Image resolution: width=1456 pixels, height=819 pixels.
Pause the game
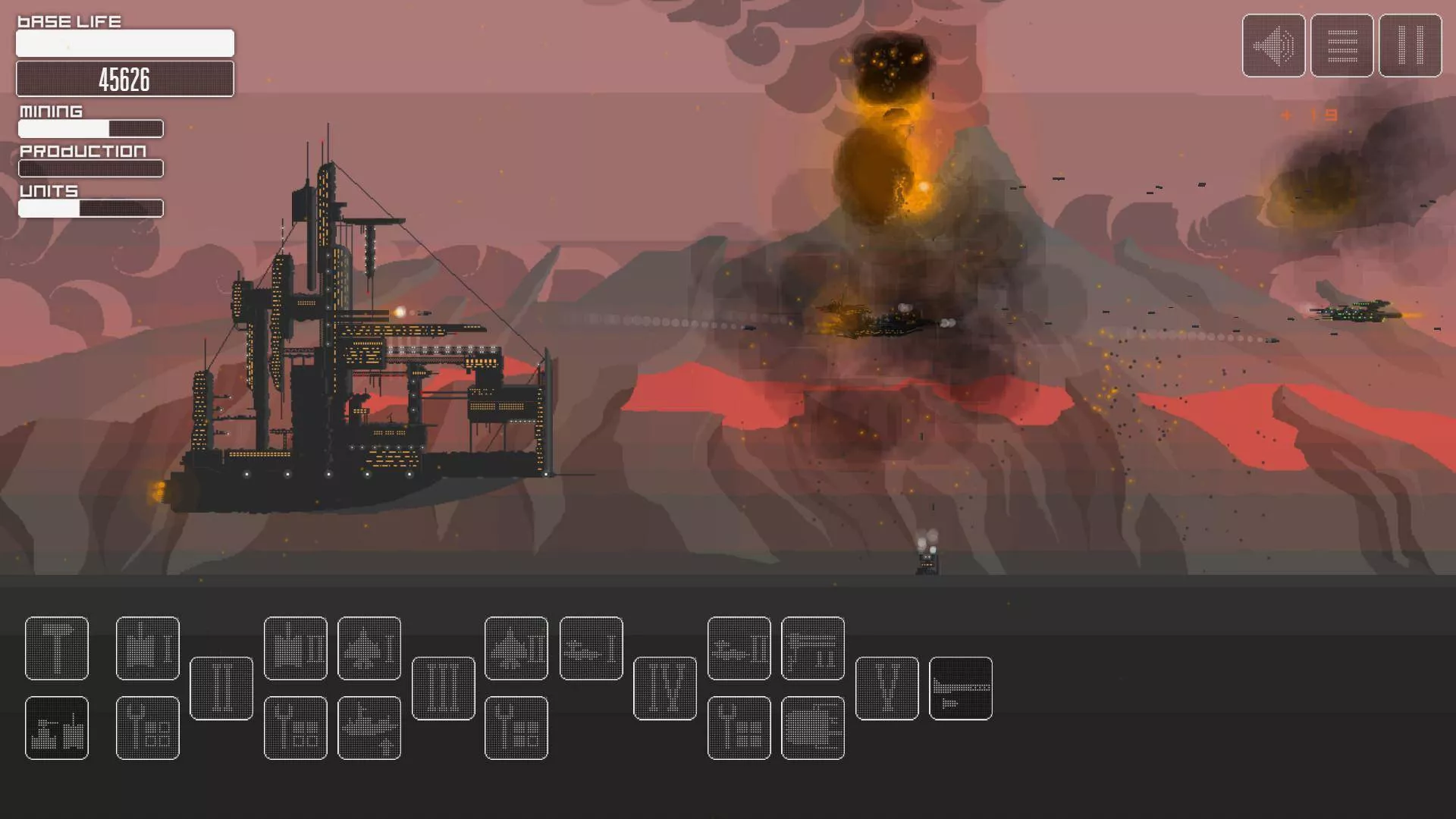(1410, 45)
